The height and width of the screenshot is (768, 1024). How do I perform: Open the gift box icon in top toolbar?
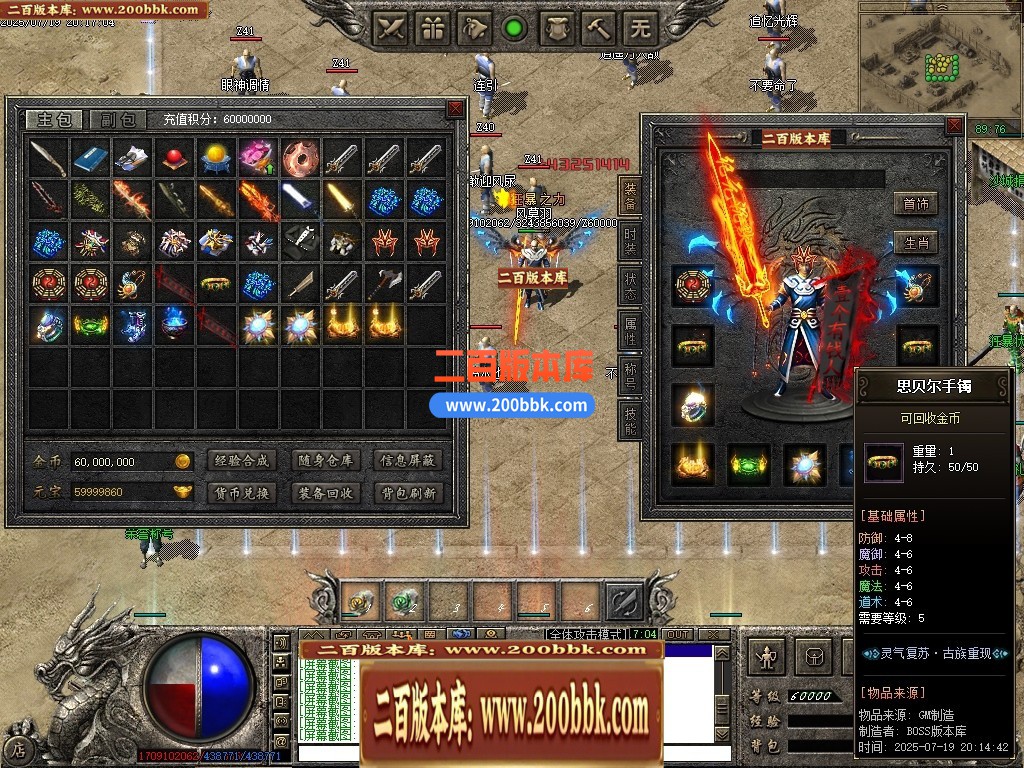pos(433,28)
